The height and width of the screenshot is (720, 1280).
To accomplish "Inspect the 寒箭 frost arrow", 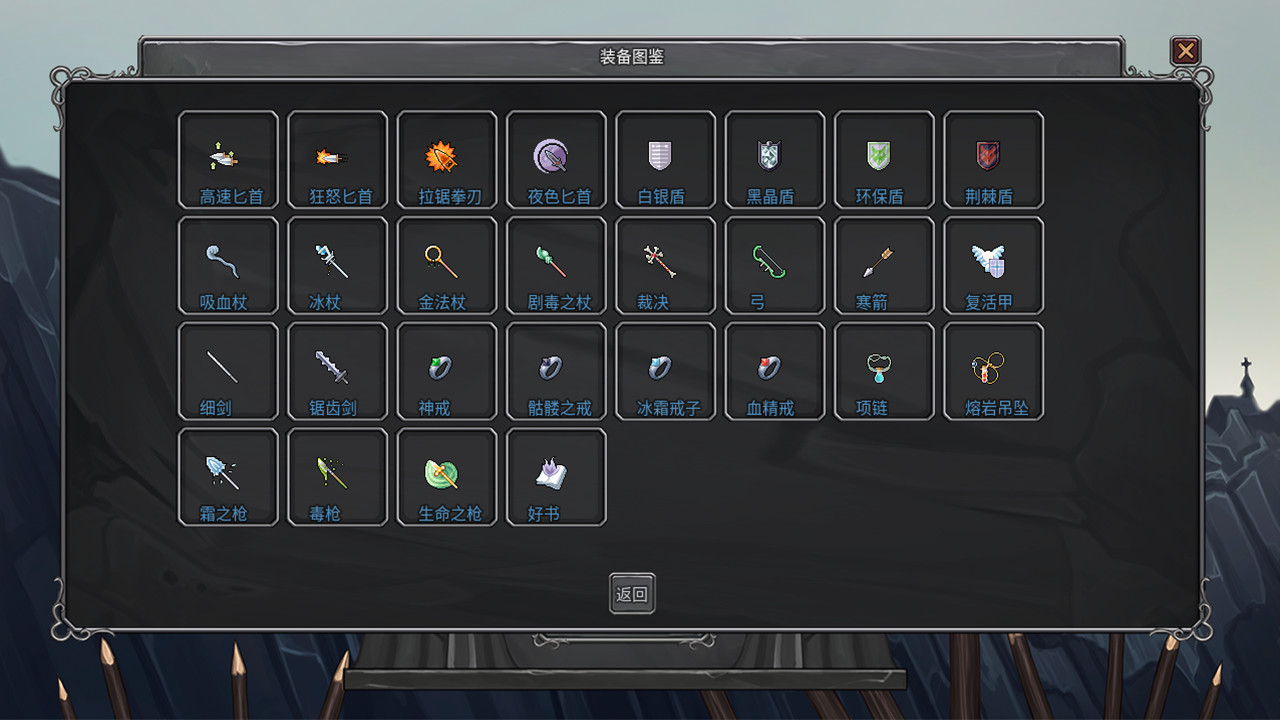I will pyautogui.click(x=884, y=265).
